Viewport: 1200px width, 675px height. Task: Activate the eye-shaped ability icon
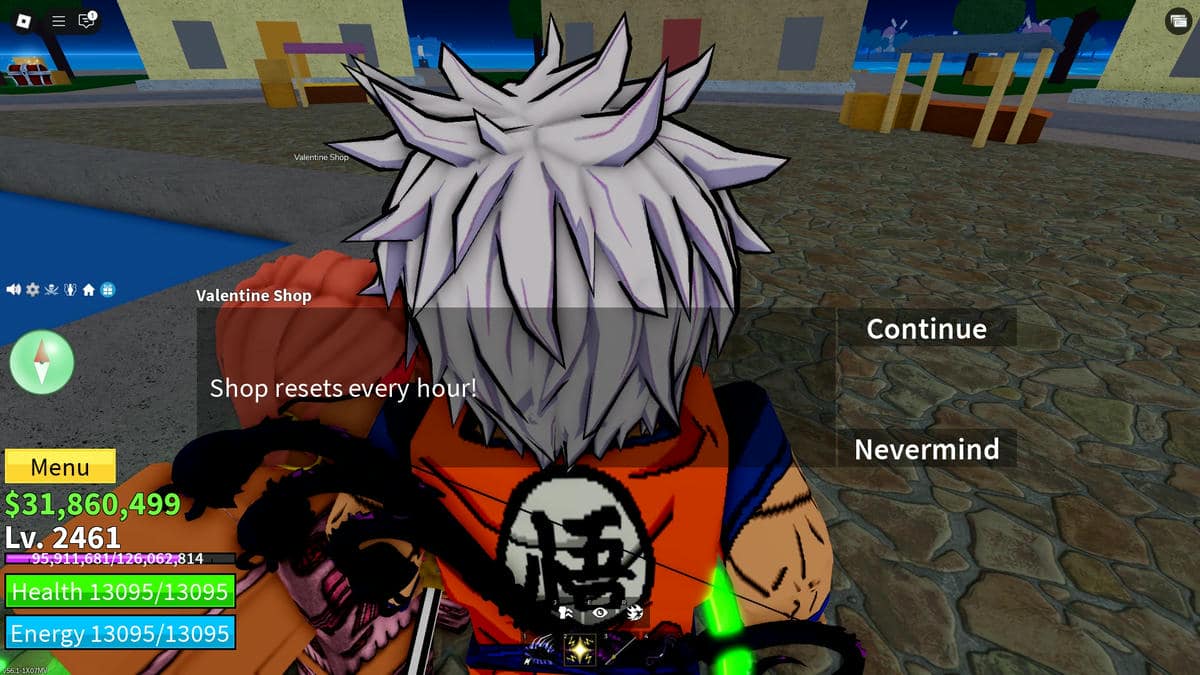click(x=600, y=613)
